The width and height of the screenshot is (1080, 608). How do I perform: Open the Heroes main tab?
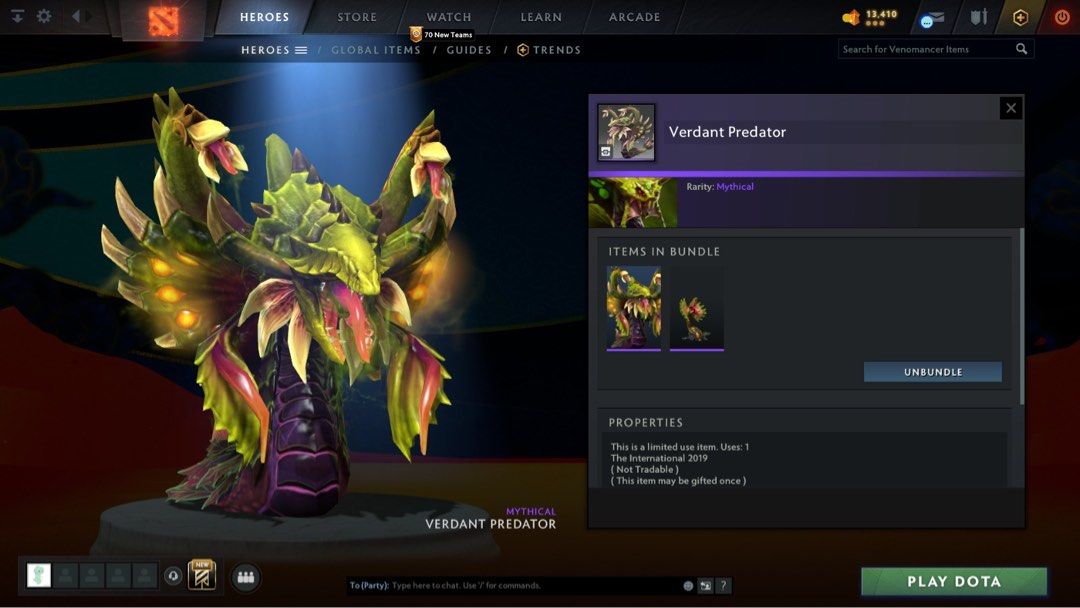tap(264, 17)
